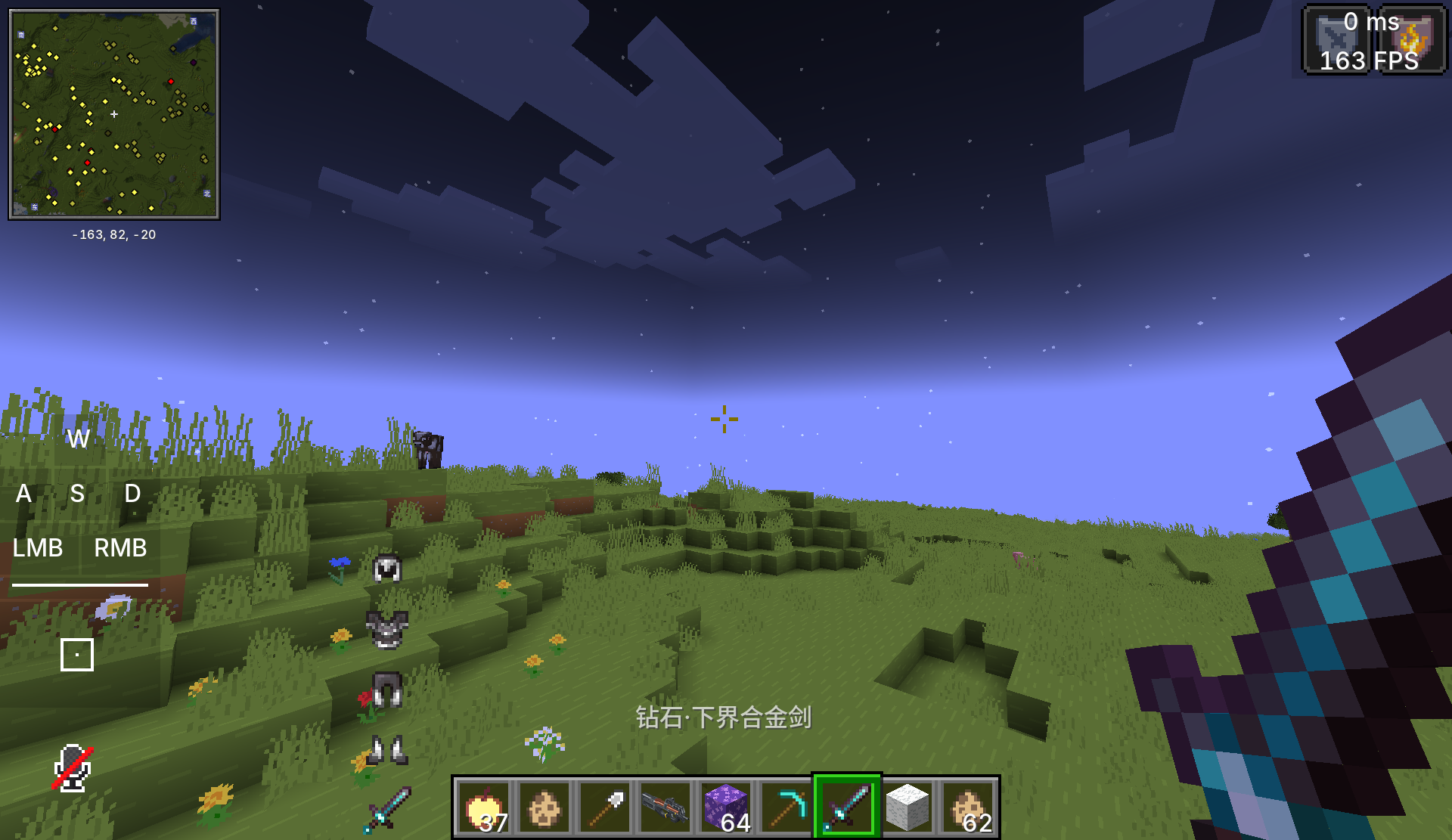The height and width of the screenshot is (840, 1452).
Task: Toggle the muted microphone icon
Action: (73, 768)
